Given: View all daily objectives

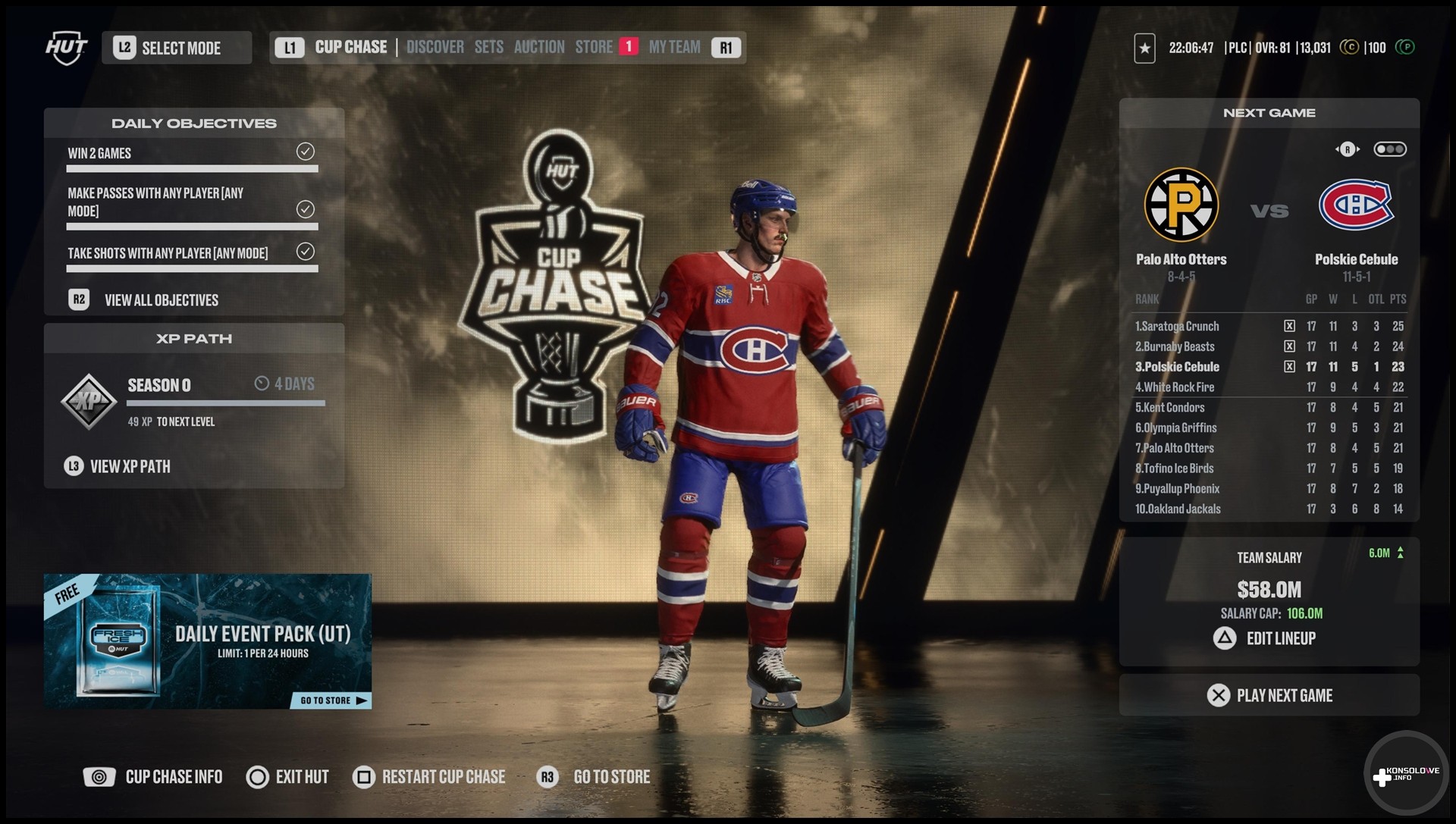Looking at the screenshot, I should [161, 300].
